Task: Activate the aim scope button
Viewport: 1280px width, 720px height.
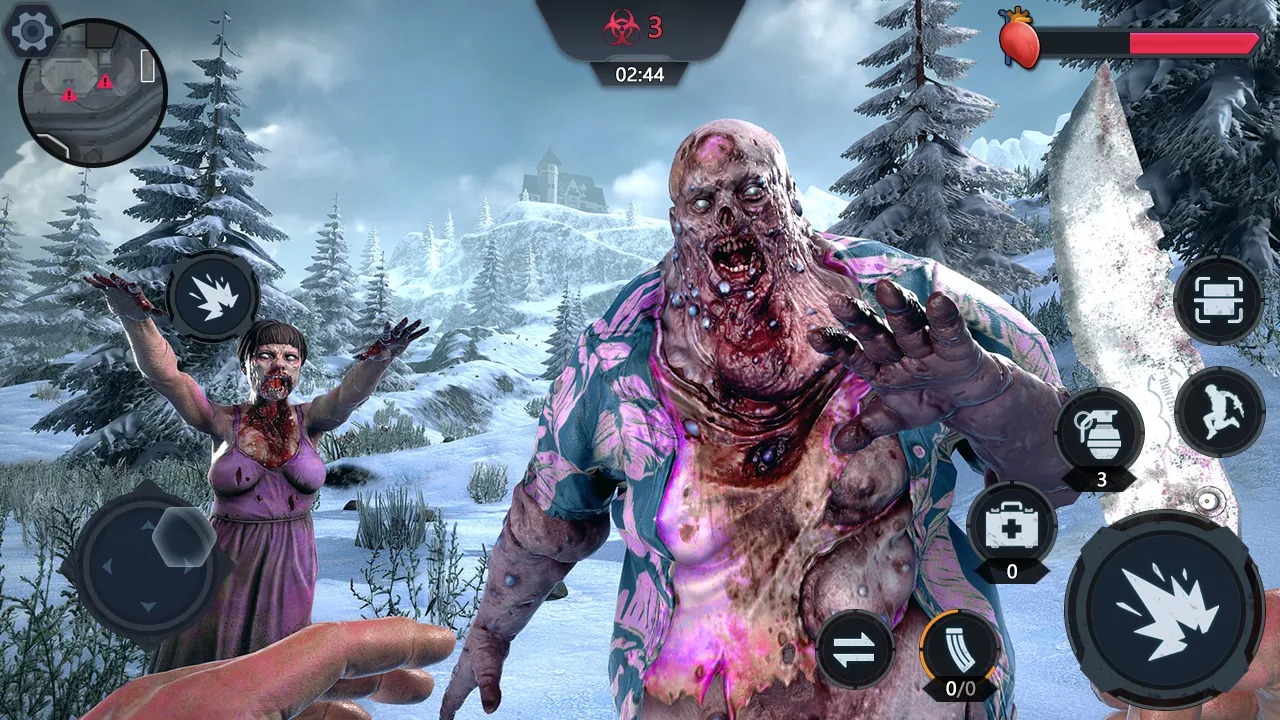Action: [x=1219, y=301]
